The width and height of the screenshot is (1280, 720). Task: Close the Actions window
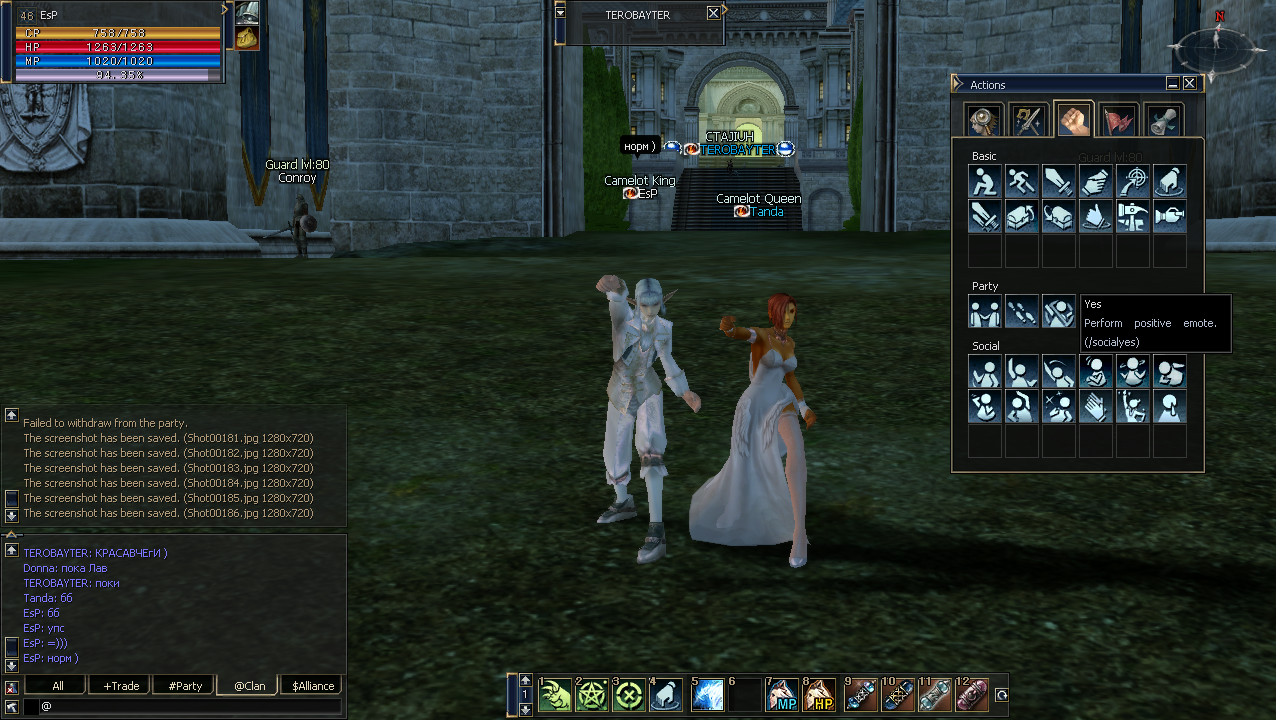pos(1189,84)
